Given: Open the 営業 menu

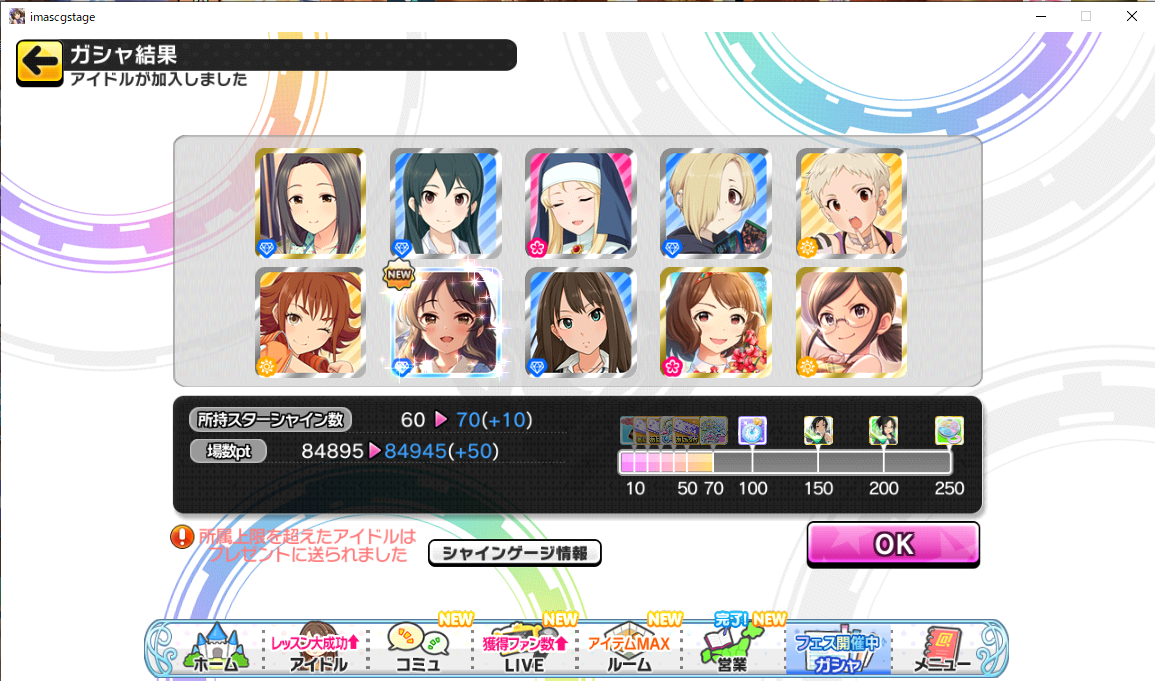Looking at the screenshot, I should pyautogui.click(x=735, y=648).
